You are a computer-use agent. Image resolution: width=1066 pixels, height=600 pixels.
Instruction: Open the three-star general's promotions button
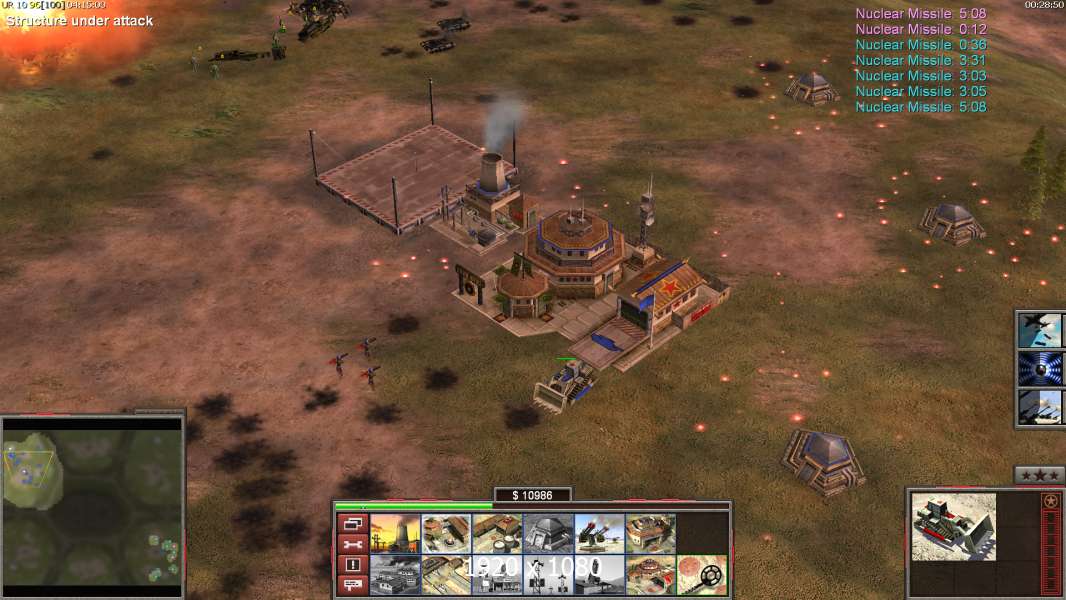(1039, 475)
